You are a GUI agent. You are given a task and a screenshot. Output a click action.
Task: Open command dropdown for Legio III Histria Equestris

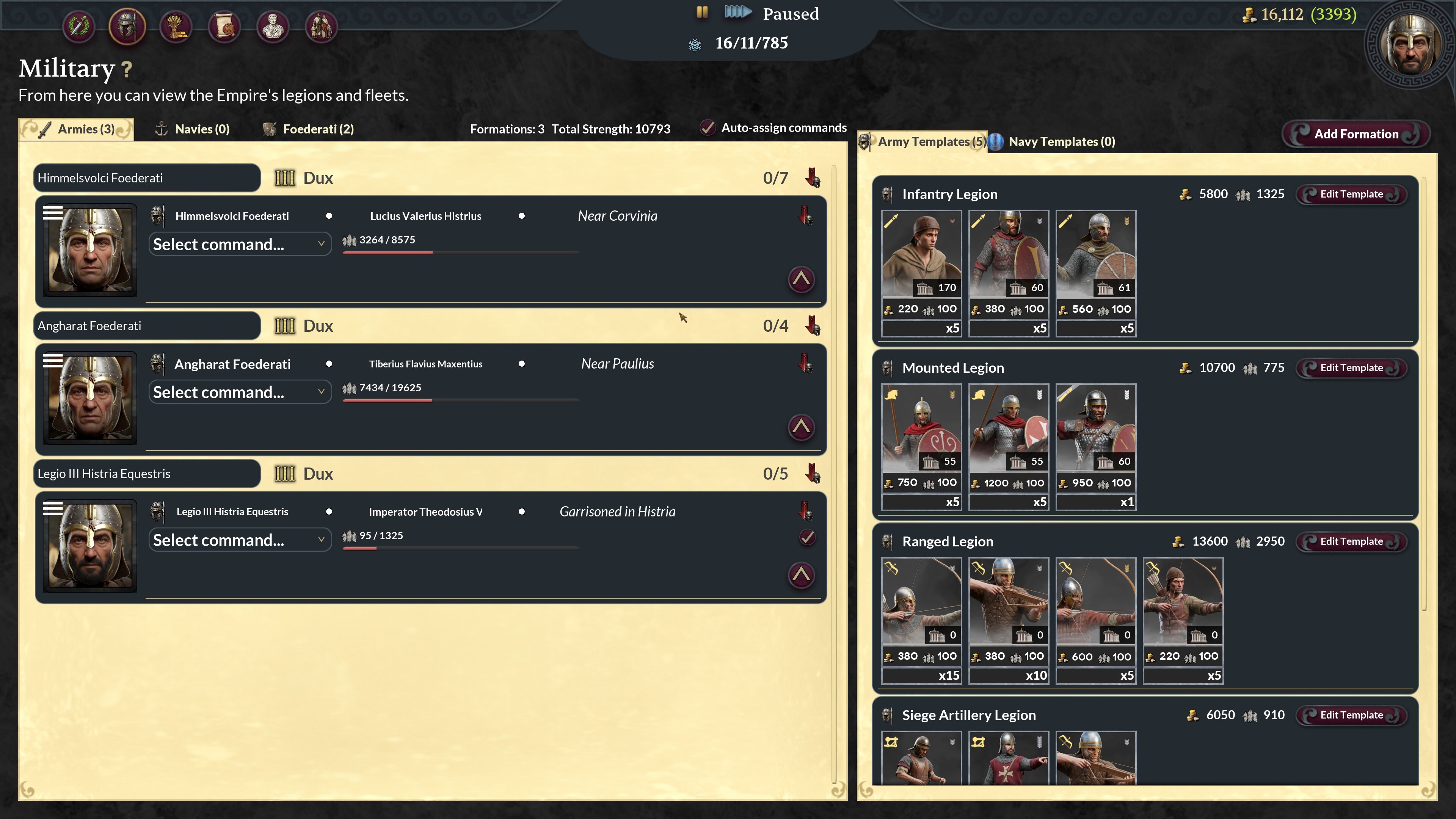tap(240, 540)
